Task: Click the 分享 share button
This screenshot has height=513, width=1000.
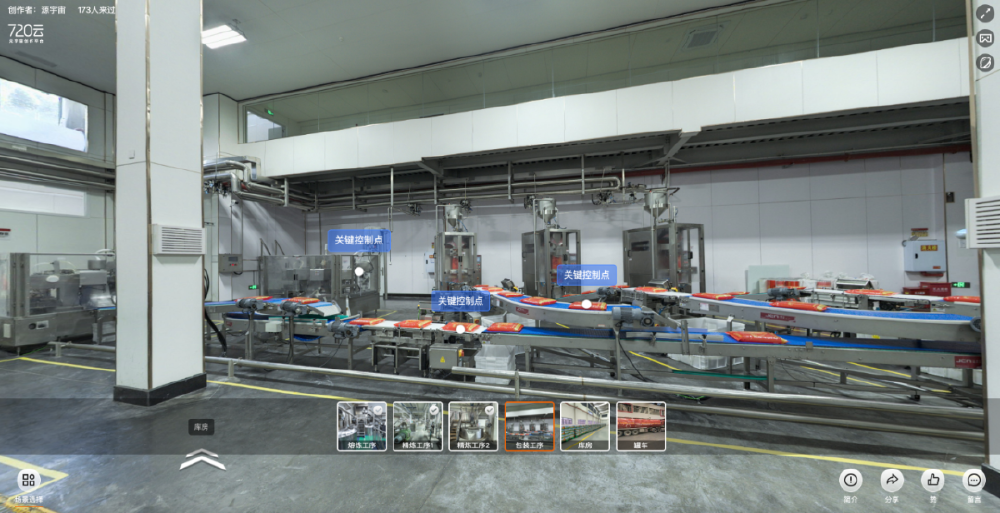Action: [892, 480]
